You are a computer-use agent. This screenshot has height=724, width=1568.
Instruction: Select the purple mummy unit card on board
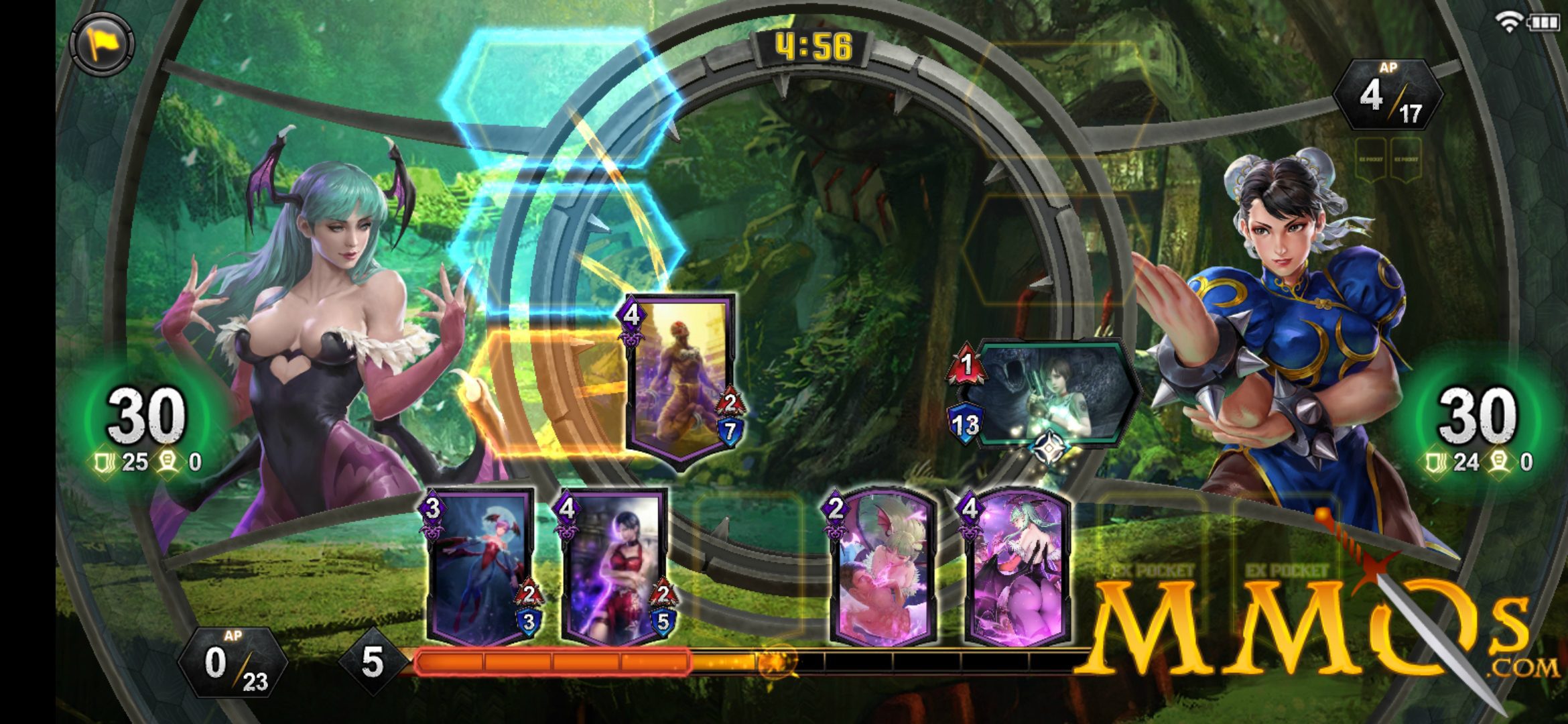tap(680, 379)
